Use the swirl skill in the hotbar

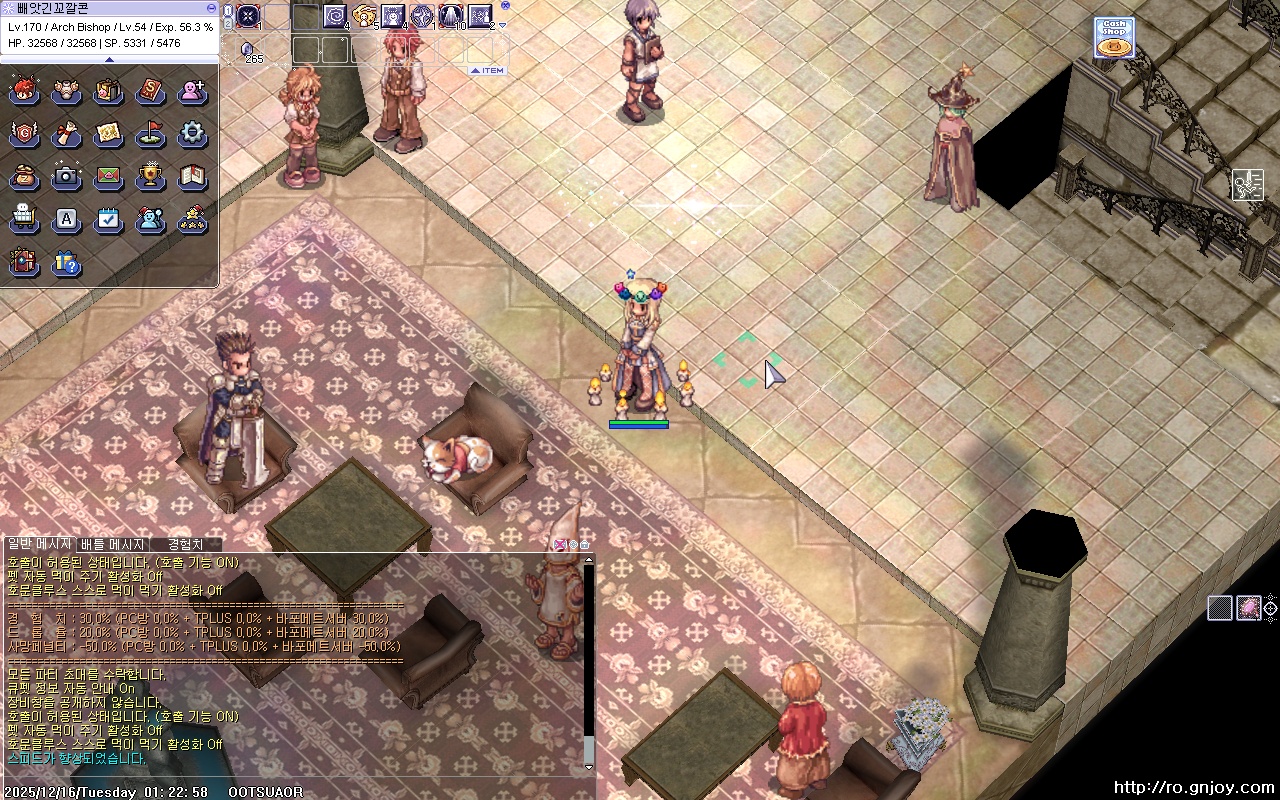click(x=335, y=16)
